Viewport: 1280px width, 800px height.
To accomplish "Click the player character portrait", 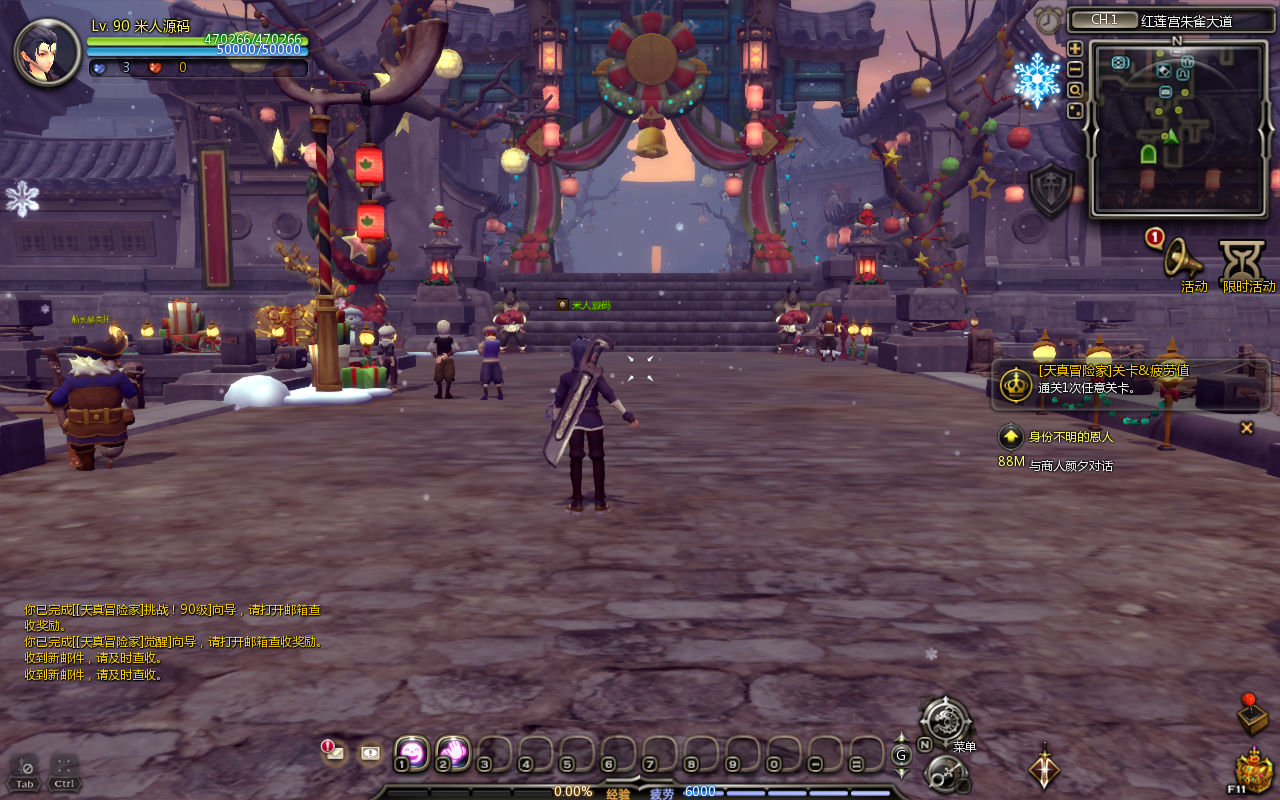I will click(47, 52).
